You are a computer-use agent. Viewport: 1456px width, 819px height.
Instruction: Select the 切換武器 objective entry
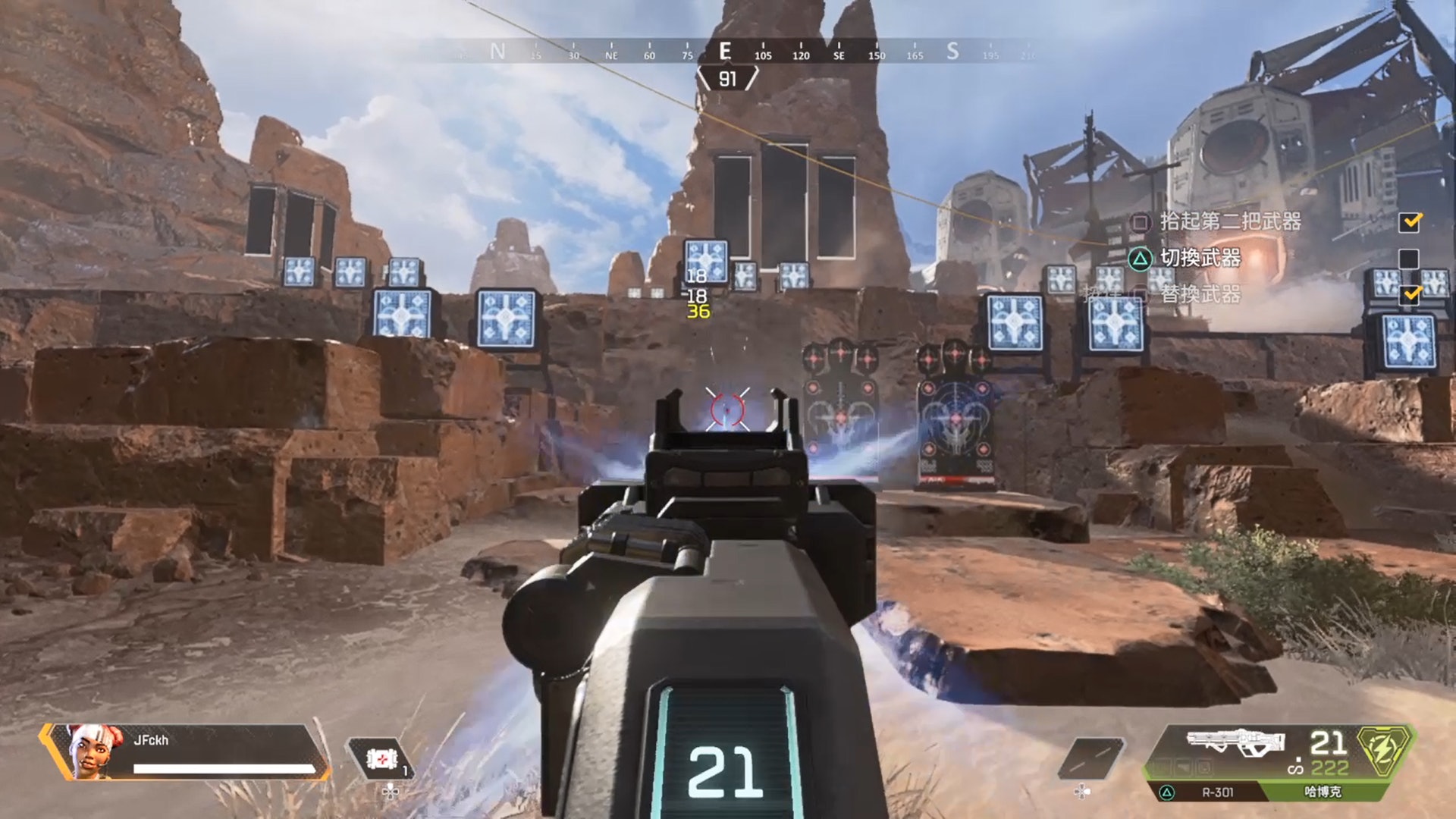coord(1200,259)
